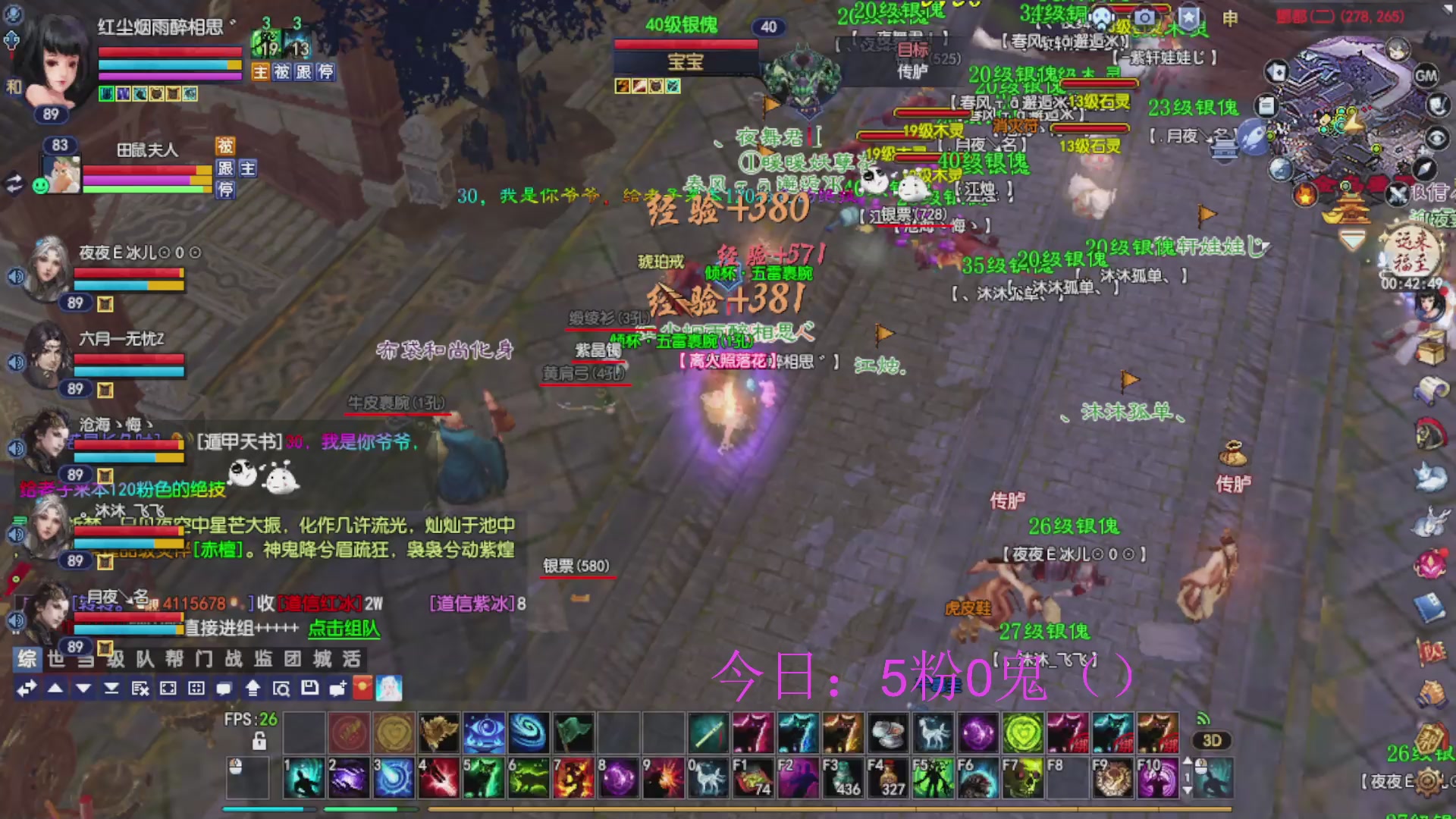Click the 点击组队 team-up link
Screen dimensions: 1456x819
[x=344, y=629]
